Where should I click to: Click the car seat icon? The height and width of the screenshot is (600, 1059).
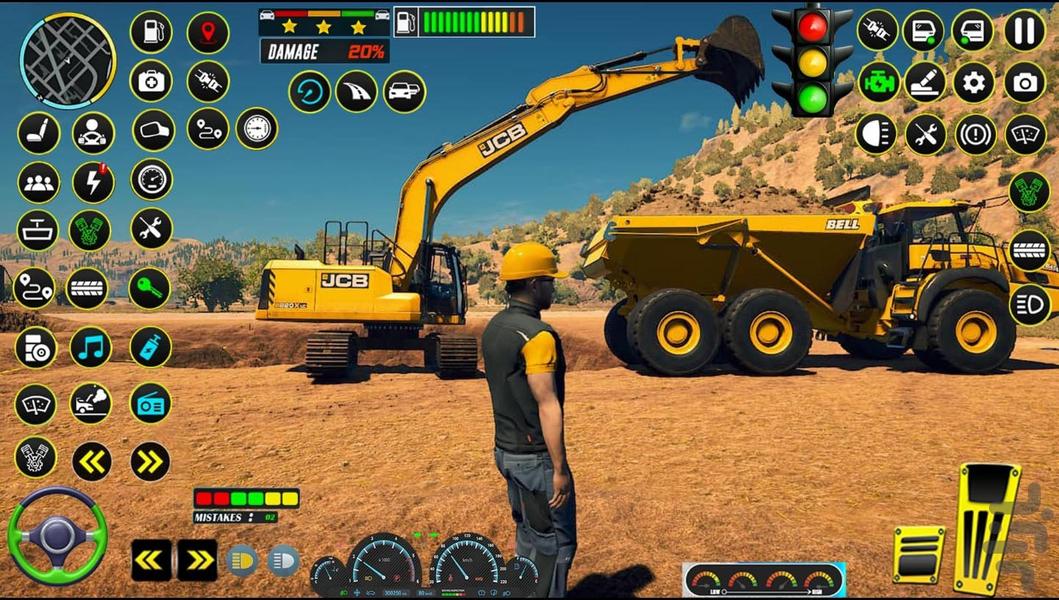(37, 132)
